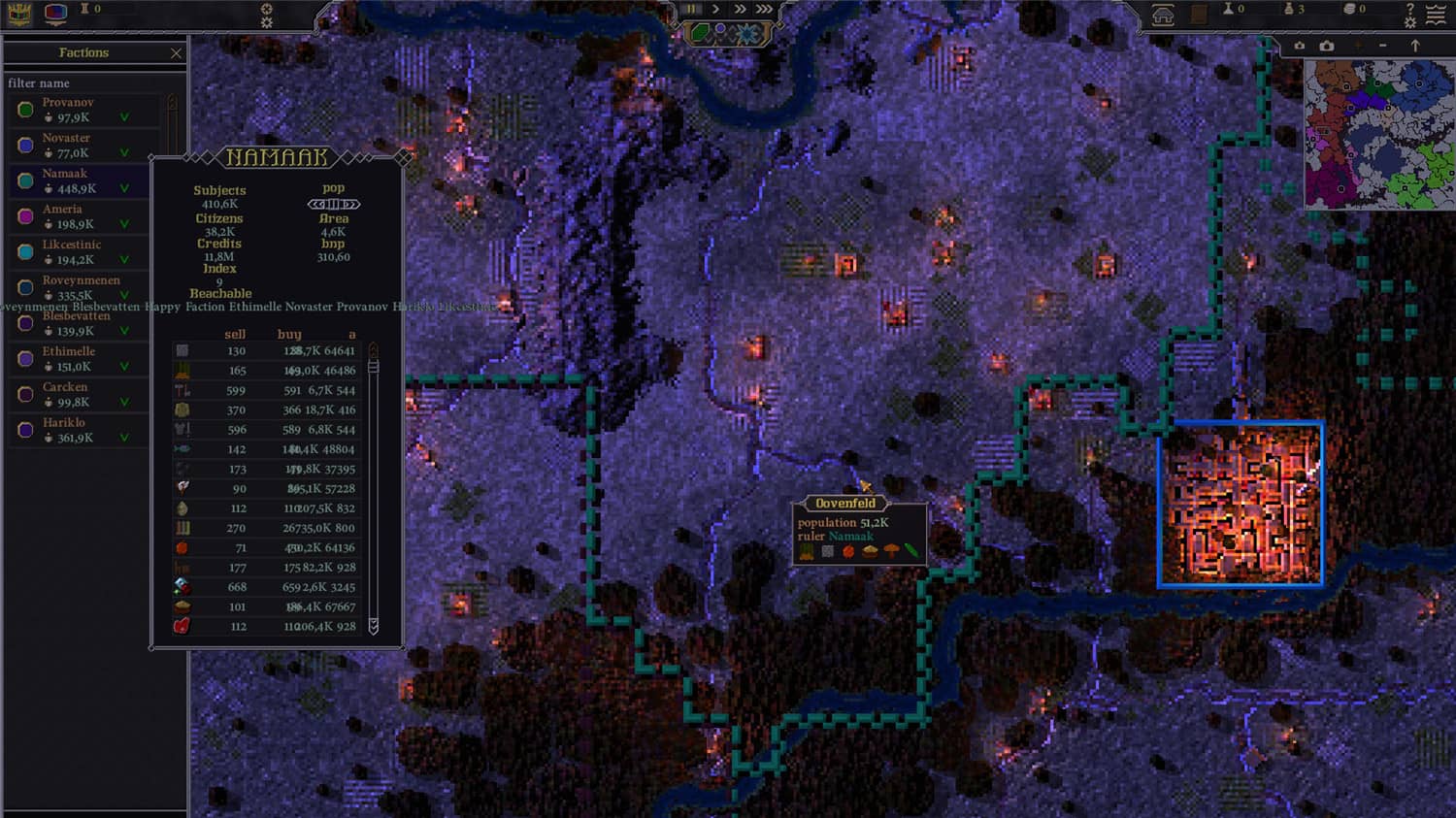The image size is (1456, 818).
Task: Open the main menu lines icon
Action: coord(1436,14)
